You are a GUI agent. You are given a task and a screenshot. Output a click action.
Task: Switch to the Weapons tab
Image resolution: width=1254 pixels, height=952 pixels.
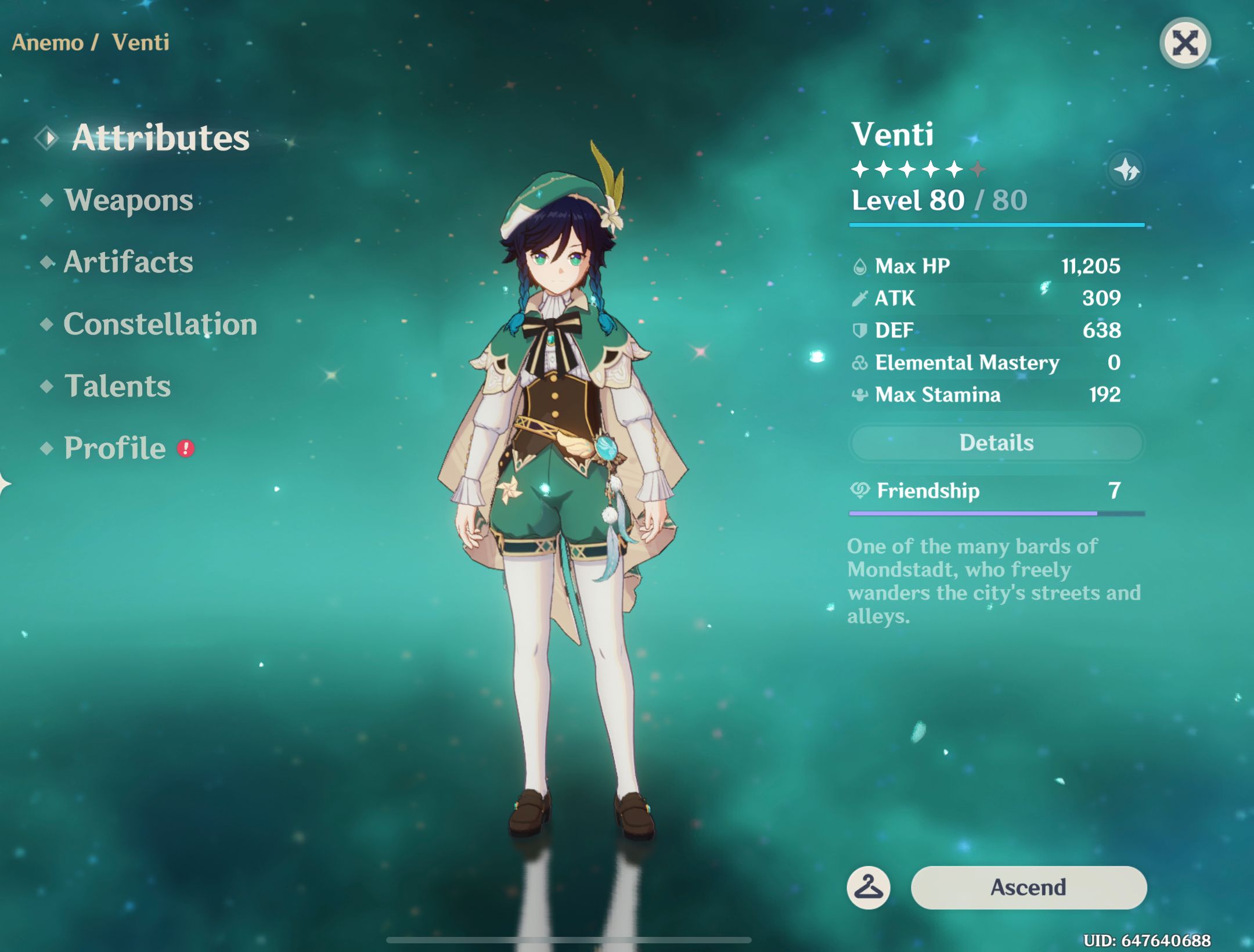(x=129, y=200)
